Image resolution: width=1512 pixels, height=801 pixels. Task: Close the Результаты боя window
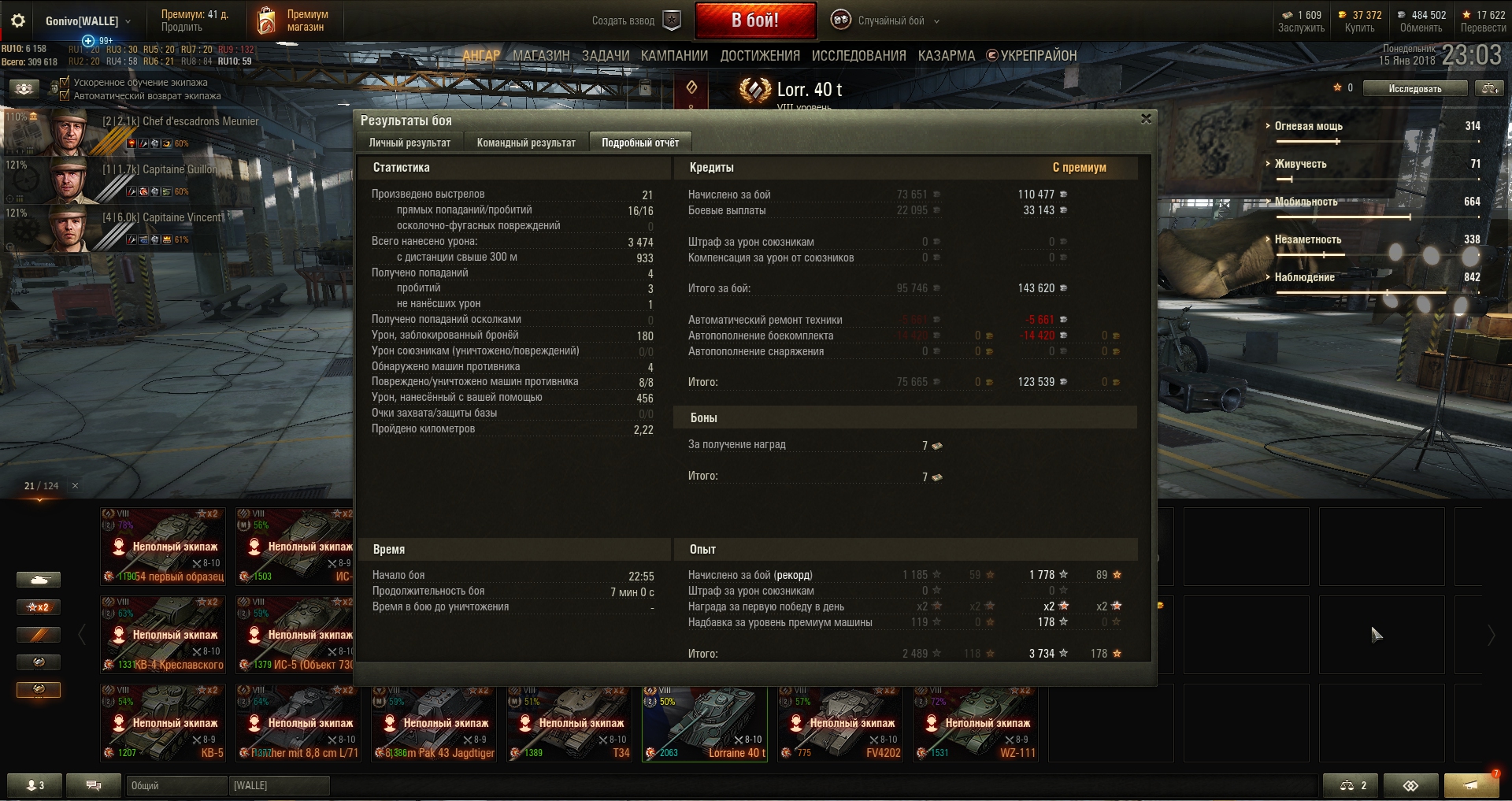point(1146,119)
